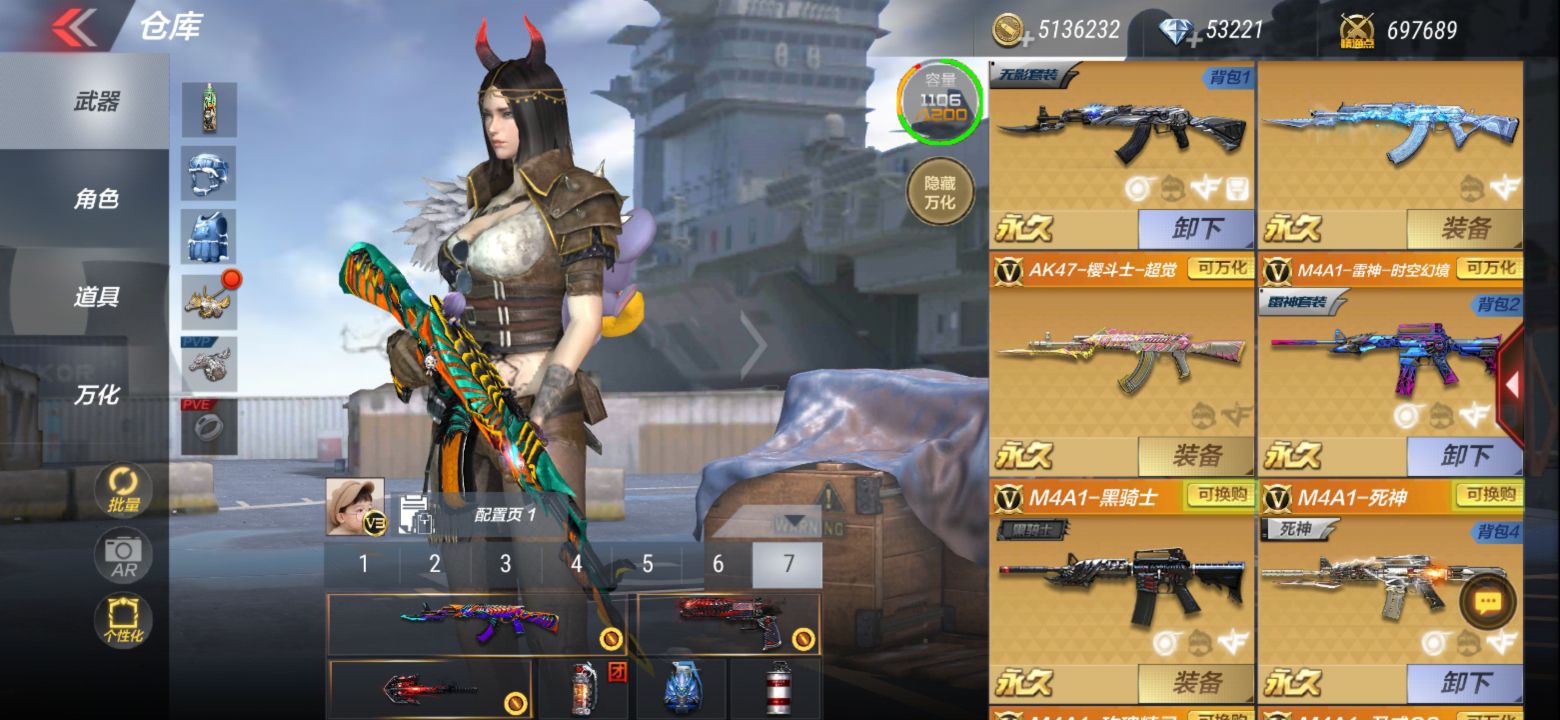The width and height of the screenshot is (1560, 720).
Task: Open the 角色 character tab
Action: 96,199
